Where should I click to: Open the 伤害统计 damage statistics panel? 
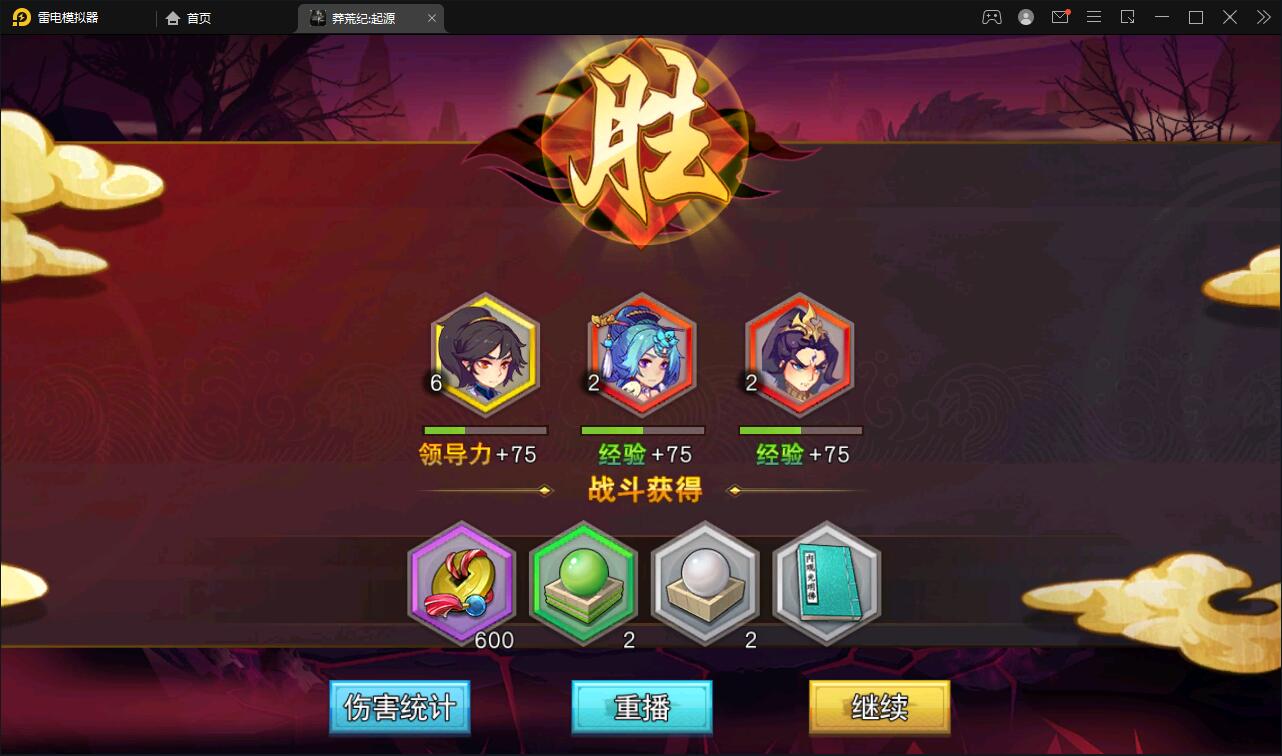coord(399,707)
